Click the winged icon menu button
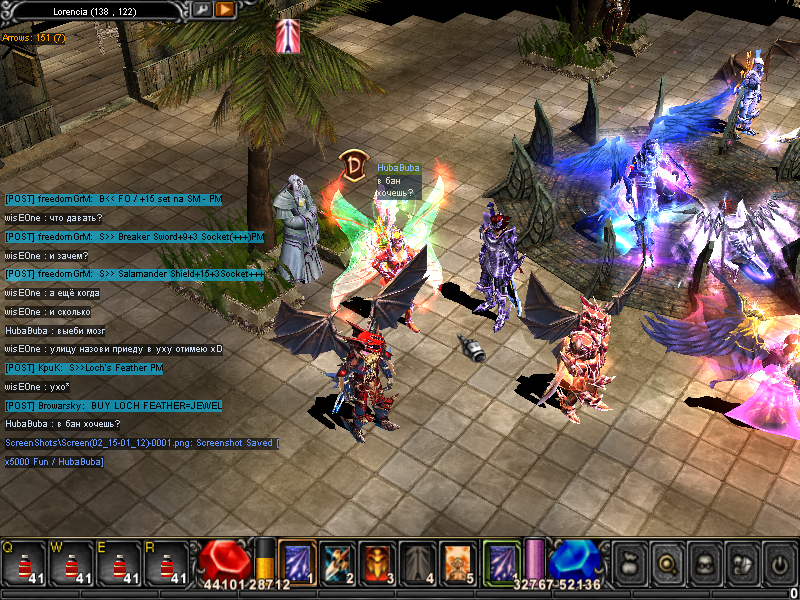The image size is (800, 600). click(x=741, y=563)
